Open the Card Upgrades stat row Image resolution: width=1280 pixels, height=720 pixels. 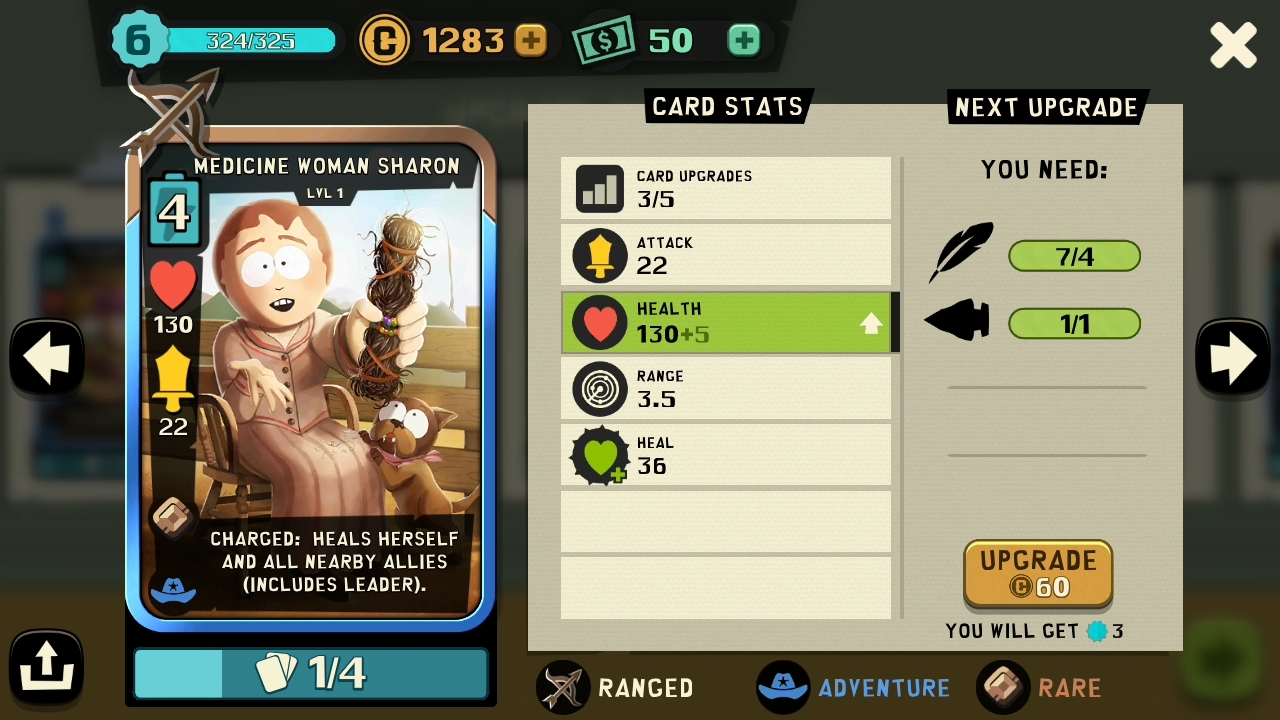click(726, 188)
